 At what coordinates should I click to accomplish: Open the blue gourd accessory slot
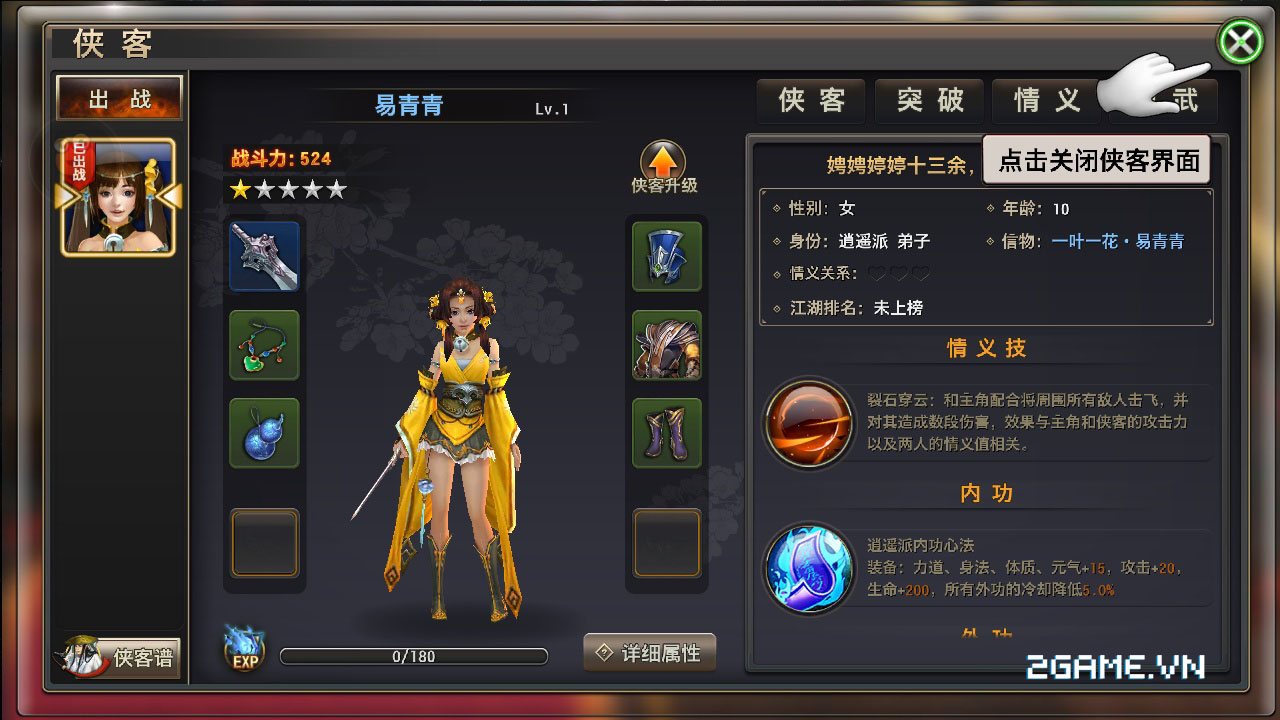(264, 433)
